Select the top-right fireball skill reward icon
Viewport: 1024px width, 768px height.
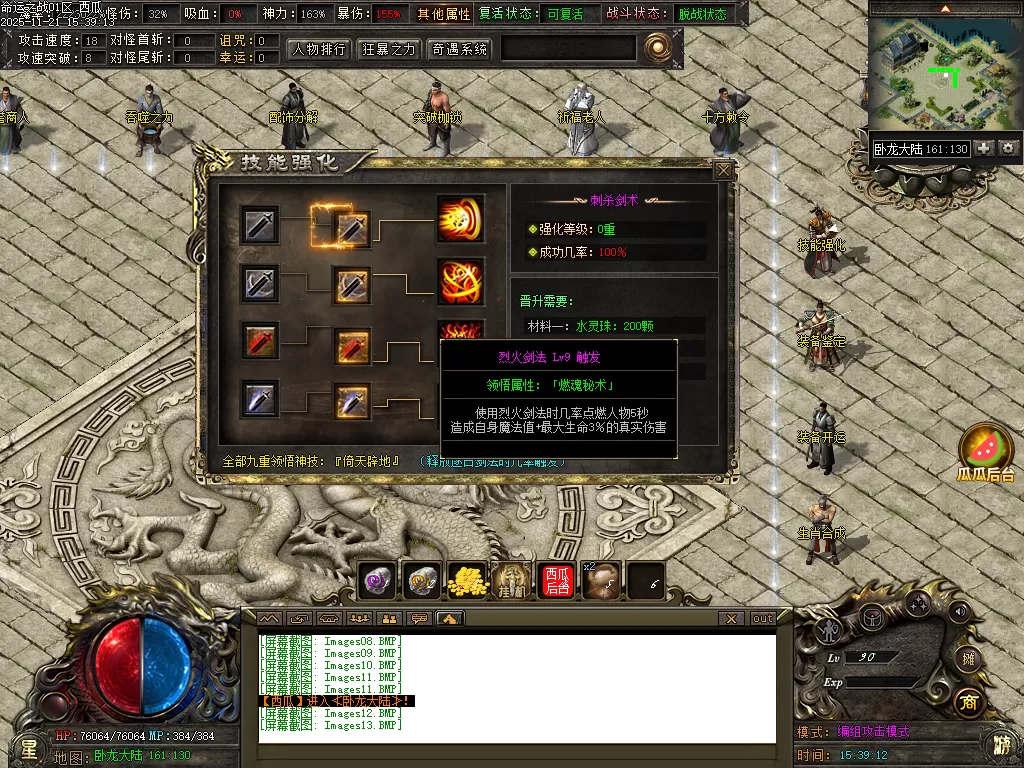tap(460, 219)
